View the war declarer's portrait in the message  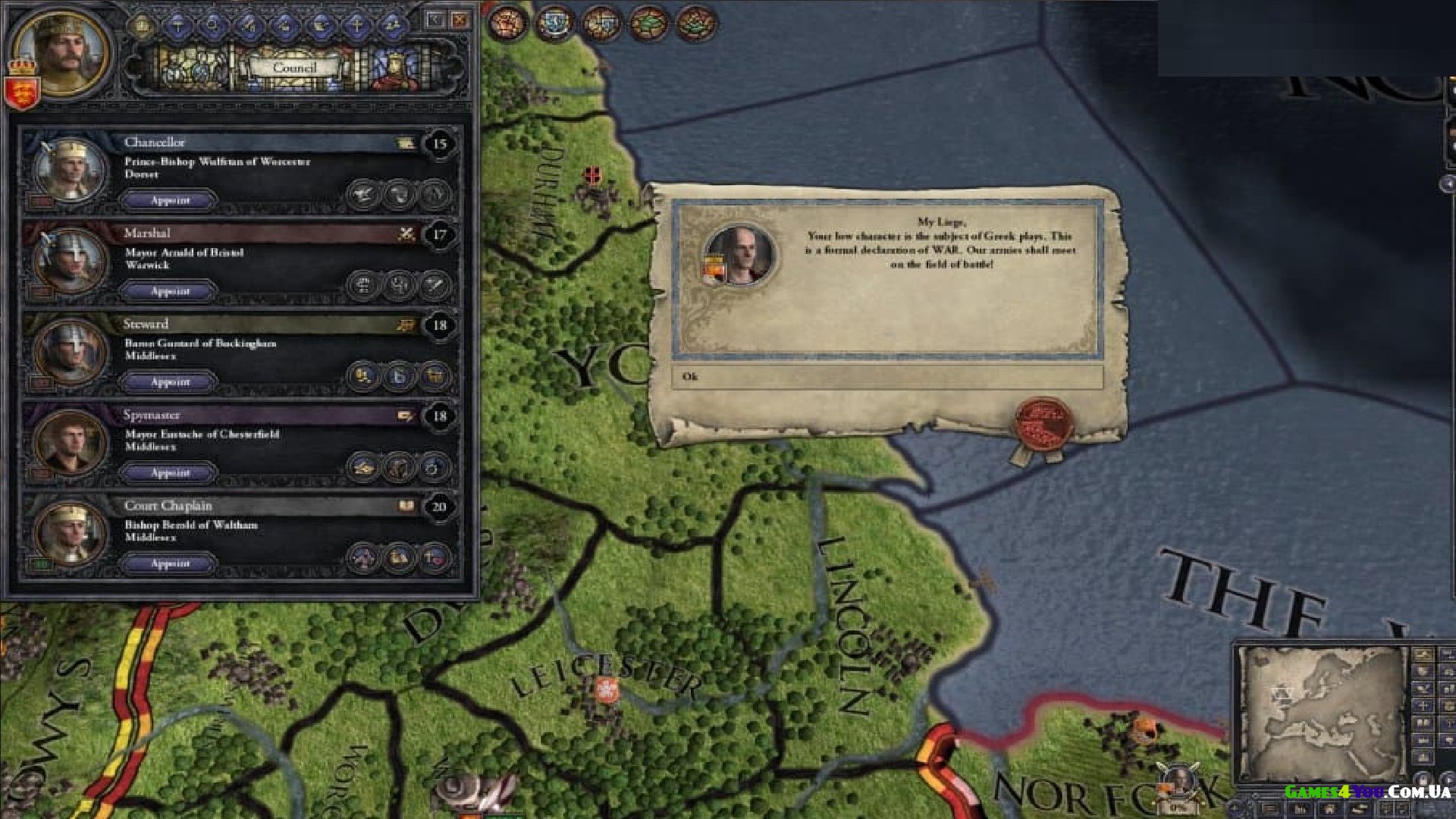point(739,254)
